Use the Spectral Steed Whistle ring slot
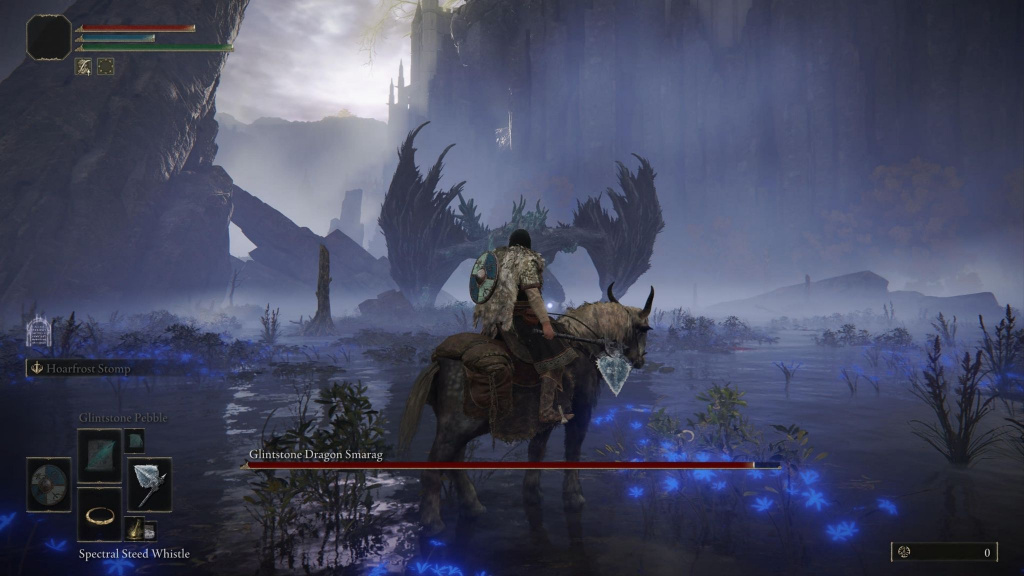 point(99,515)
